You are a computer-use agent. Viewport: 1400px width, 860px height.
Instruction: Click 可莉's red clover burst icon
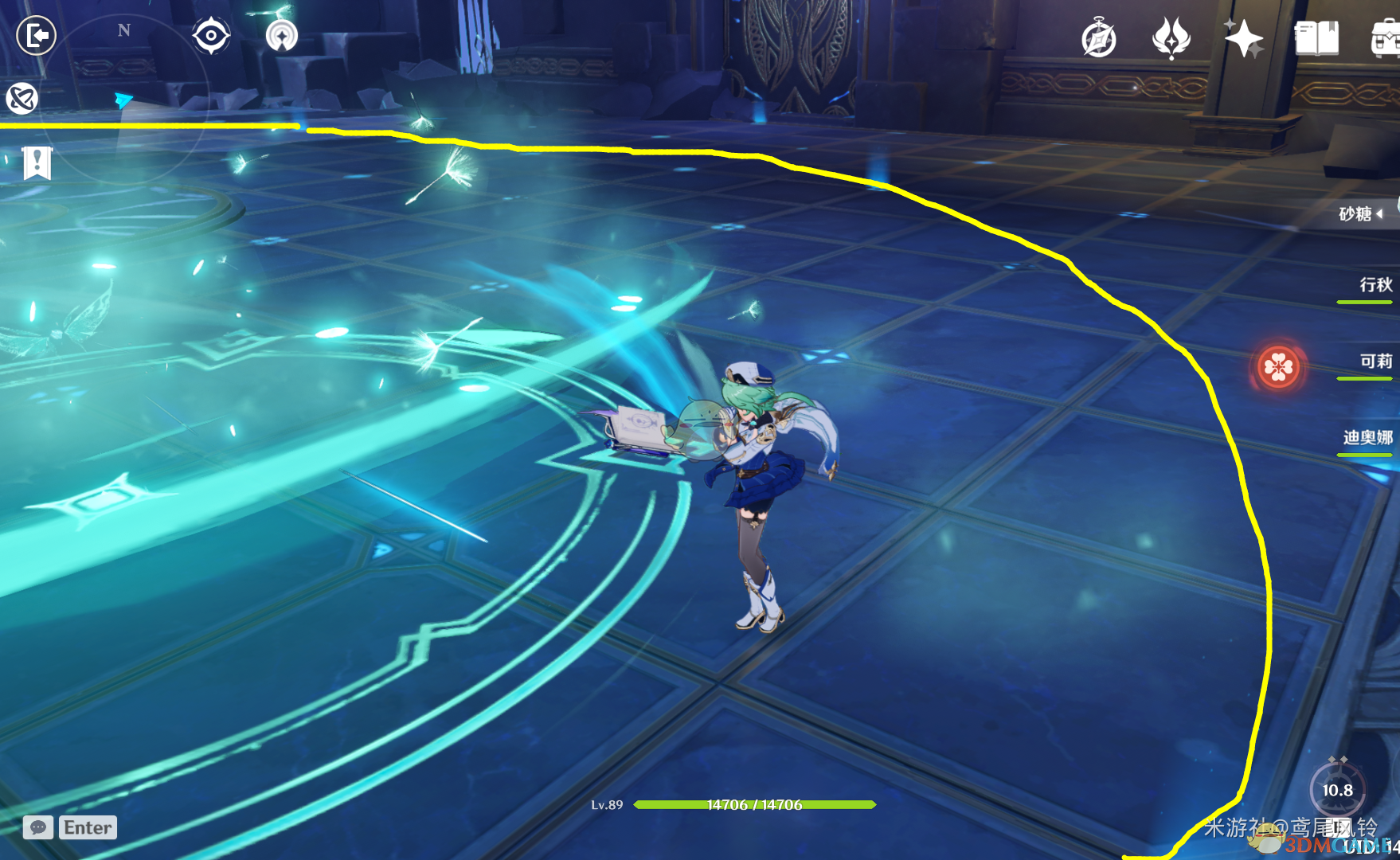(1279, 367)
